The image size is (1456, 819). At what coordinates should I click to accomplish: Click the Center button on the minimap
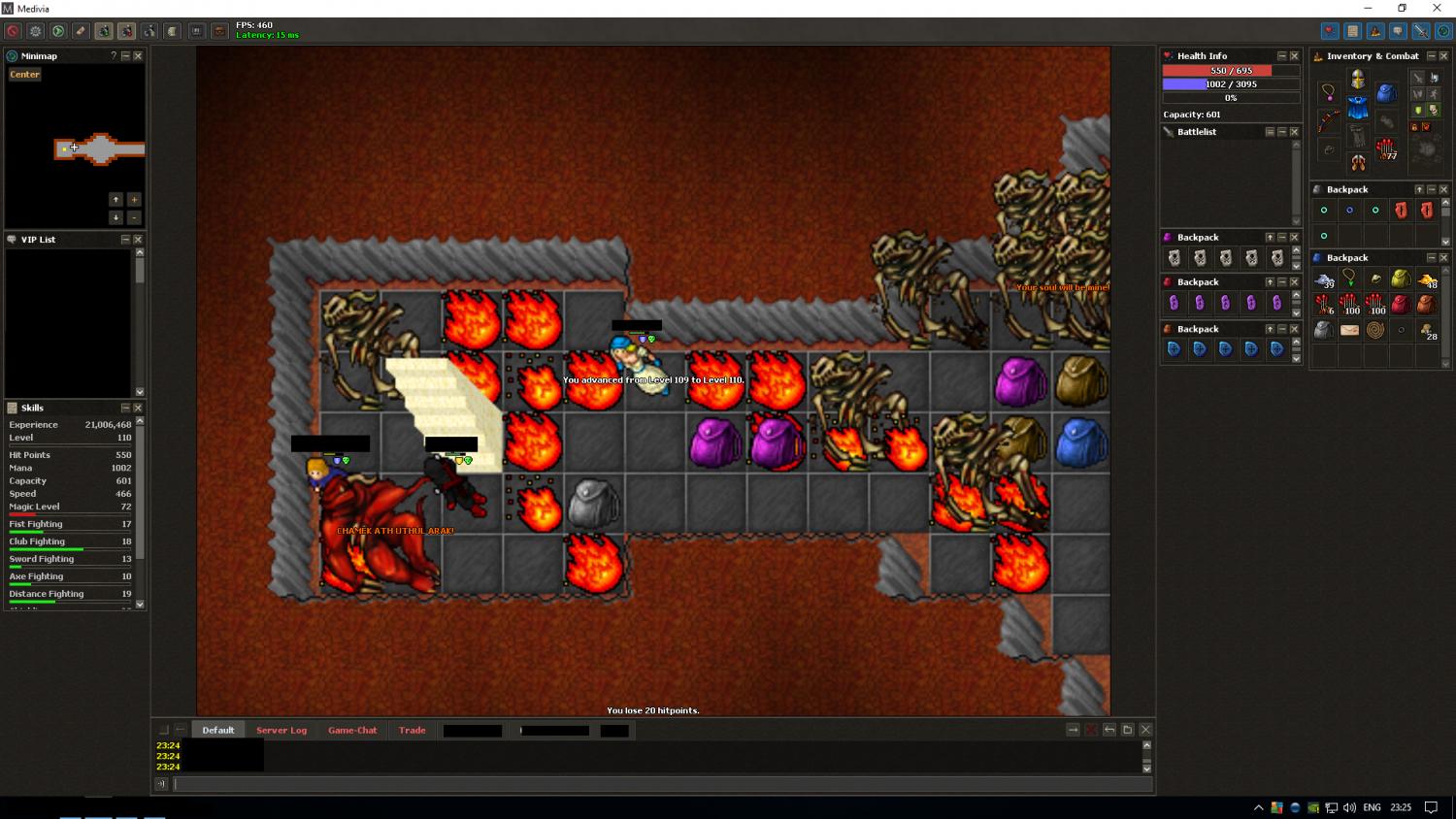click(25, 75)
